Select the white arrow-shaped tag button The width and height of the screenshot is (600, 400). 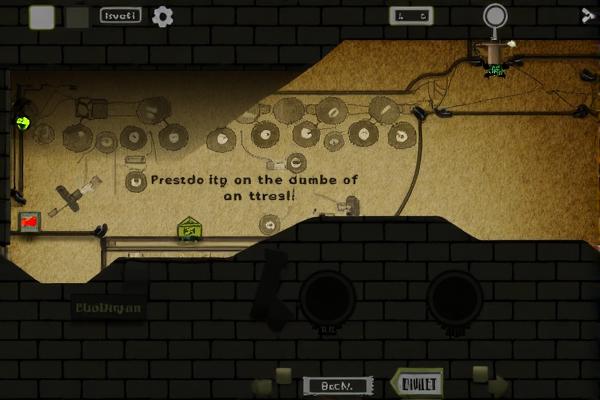(x=415, y=383)
